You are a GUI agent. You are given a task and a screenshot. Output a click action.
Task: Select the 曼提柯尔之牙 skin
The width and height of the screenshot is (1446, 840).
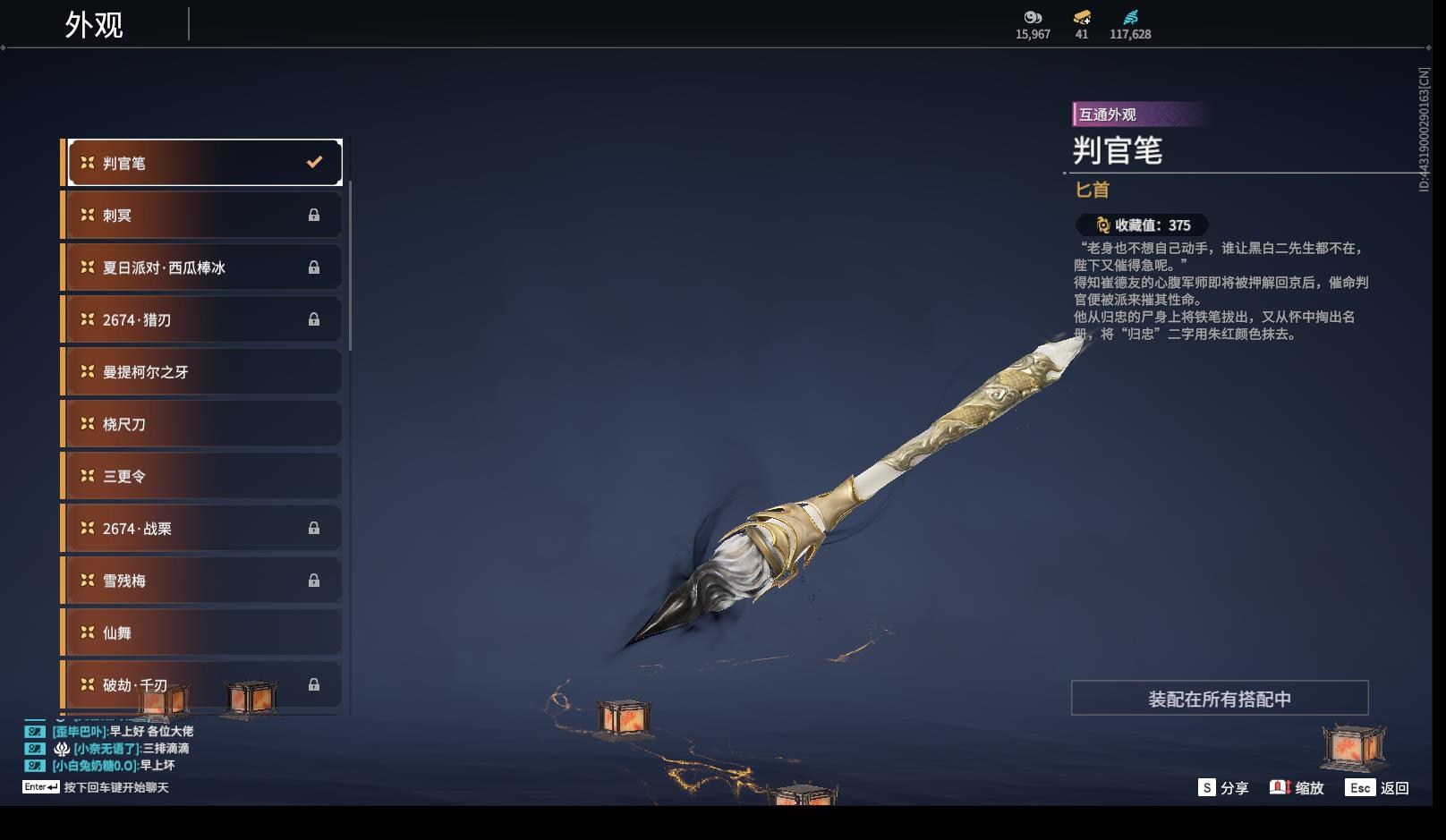pyautogui.click(x=205, y=372)
